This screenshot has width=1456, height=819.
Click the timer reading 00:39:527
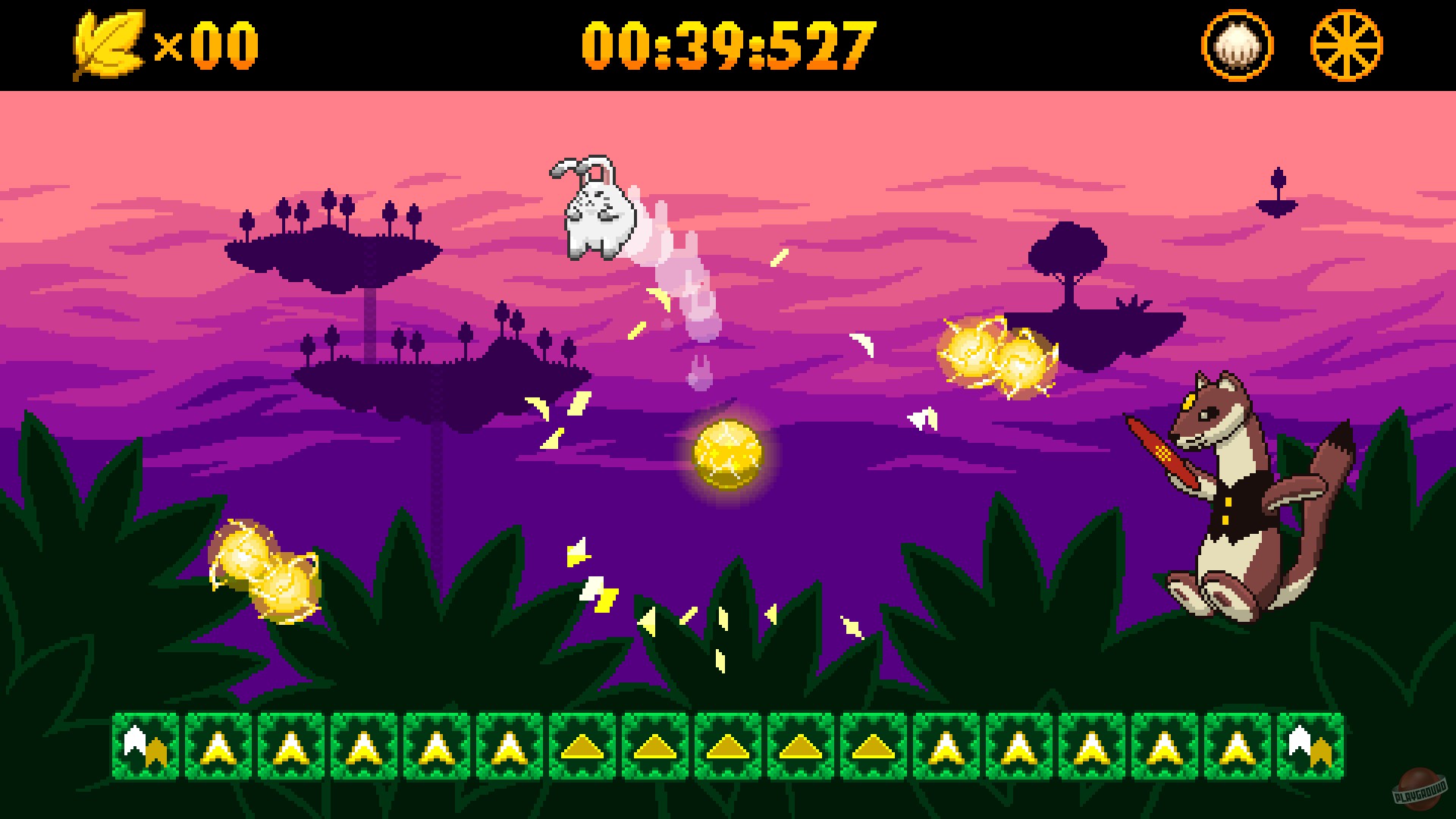tap(726, 45)
